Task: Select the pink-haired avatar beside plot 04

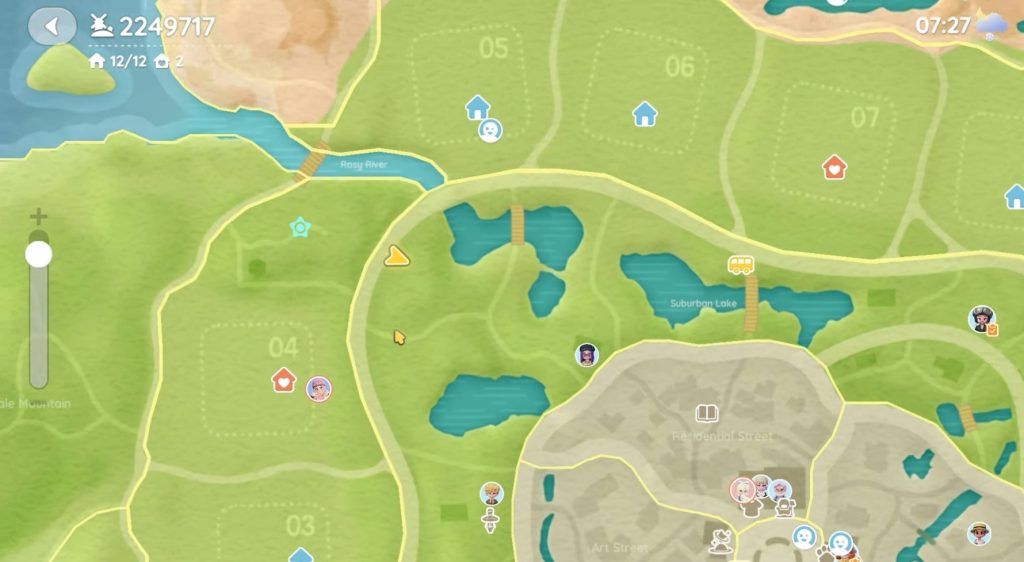Action: 318,388
